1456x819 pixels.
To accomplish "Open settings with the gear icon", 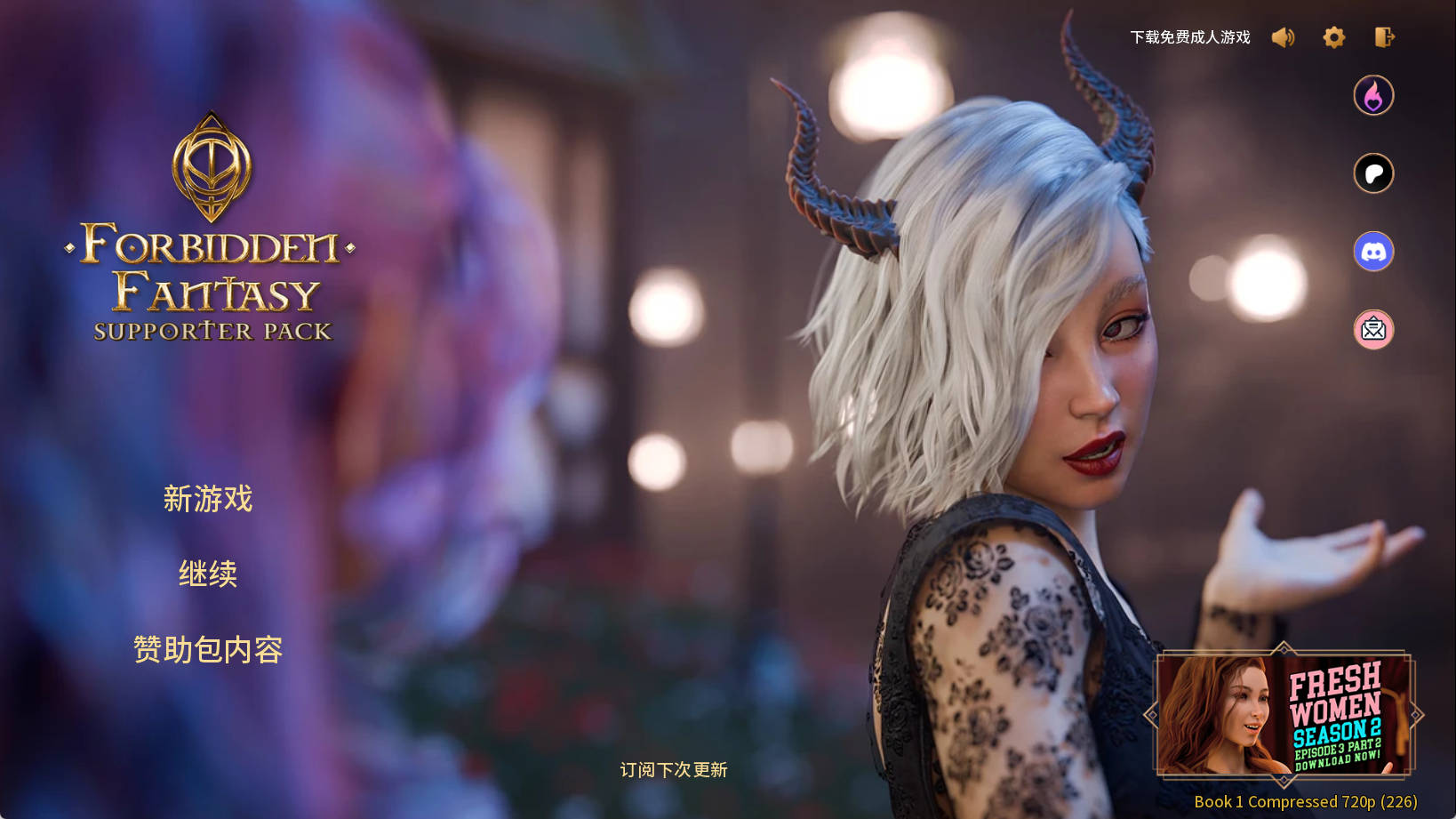I will tap(1333, 37).
